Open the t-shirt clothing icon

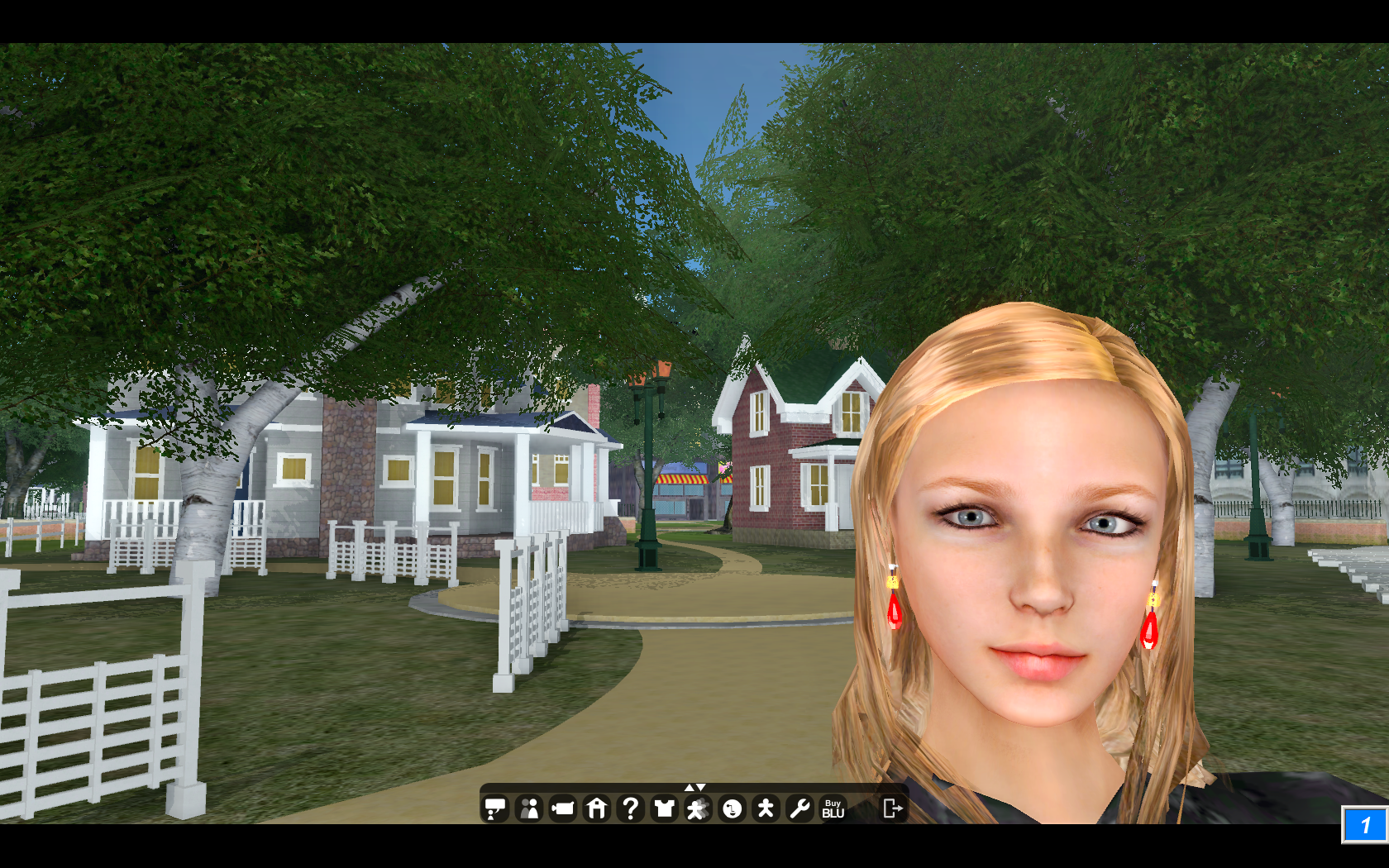click(x=664, y=808)
